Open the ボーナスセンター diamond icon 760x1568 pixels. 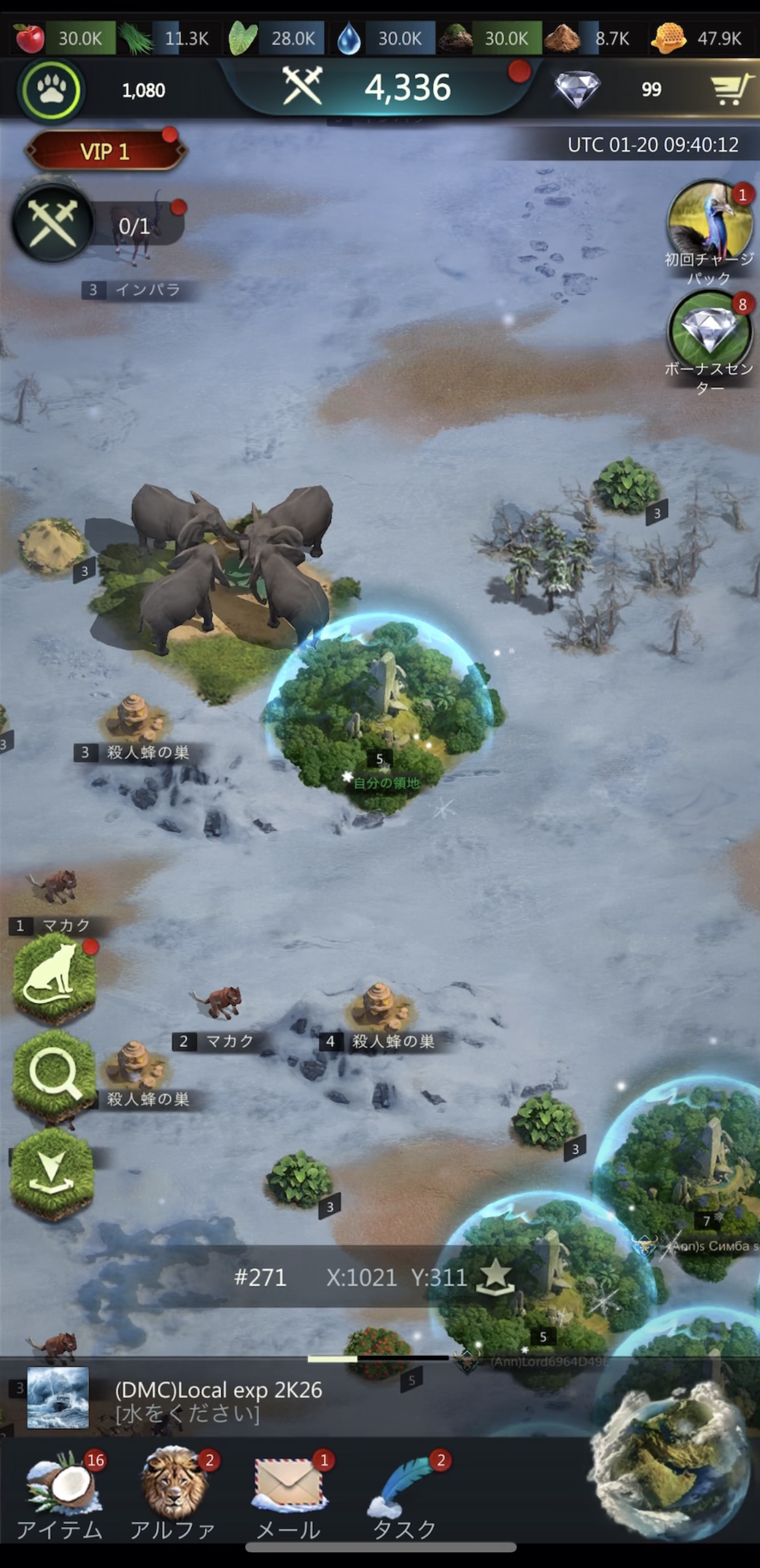click(x=709, y=332)
